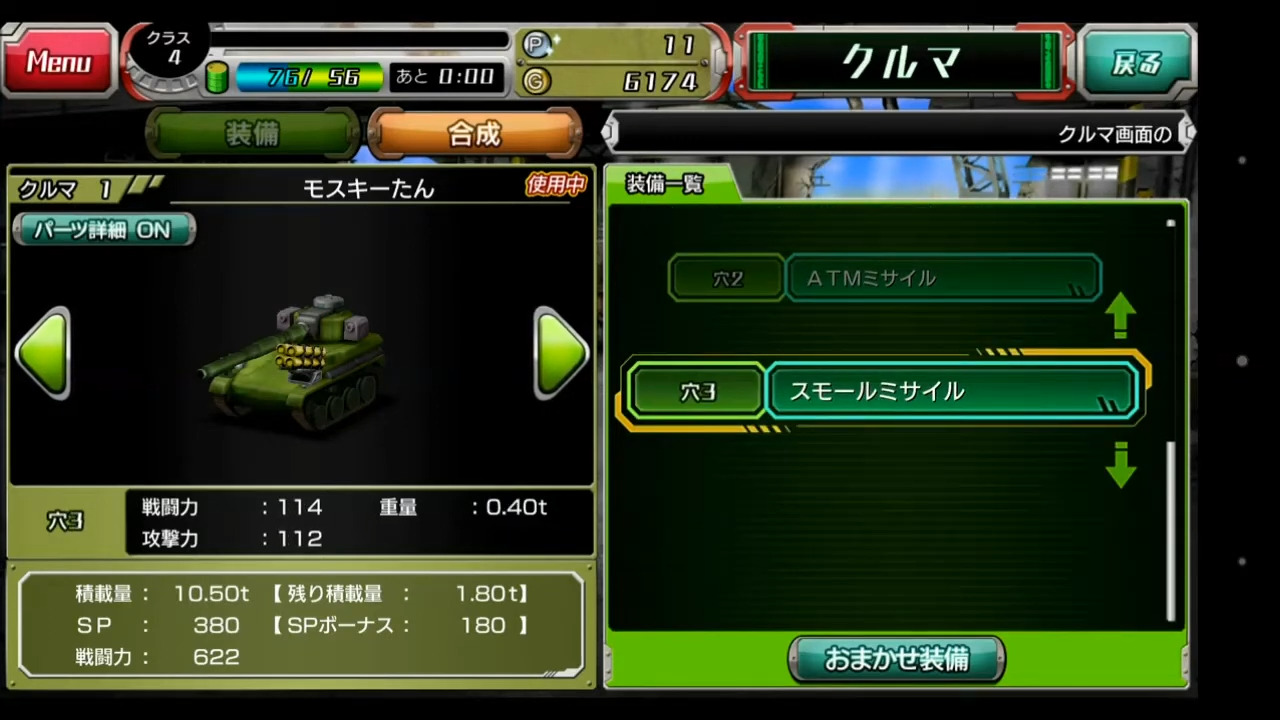Switch to the 装備 tab

click(x=252, y=134)
